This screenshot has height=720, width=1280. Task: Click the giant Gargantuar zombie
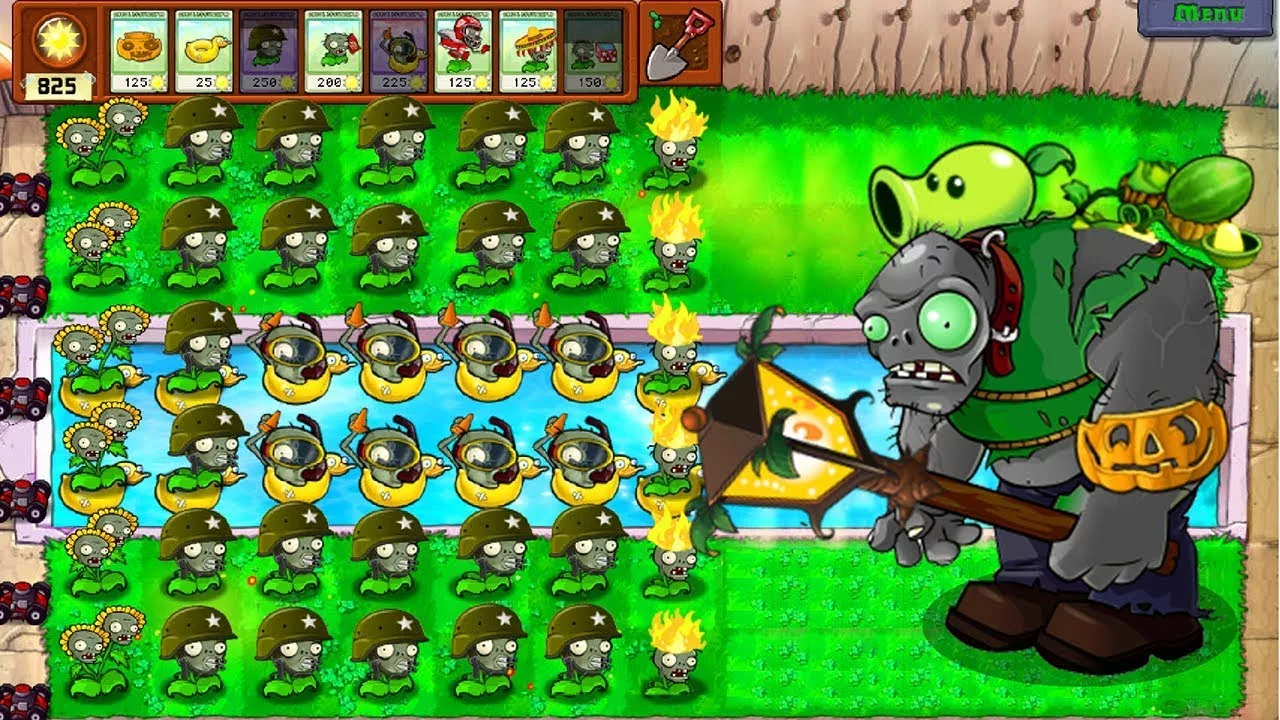[1000, 400]
